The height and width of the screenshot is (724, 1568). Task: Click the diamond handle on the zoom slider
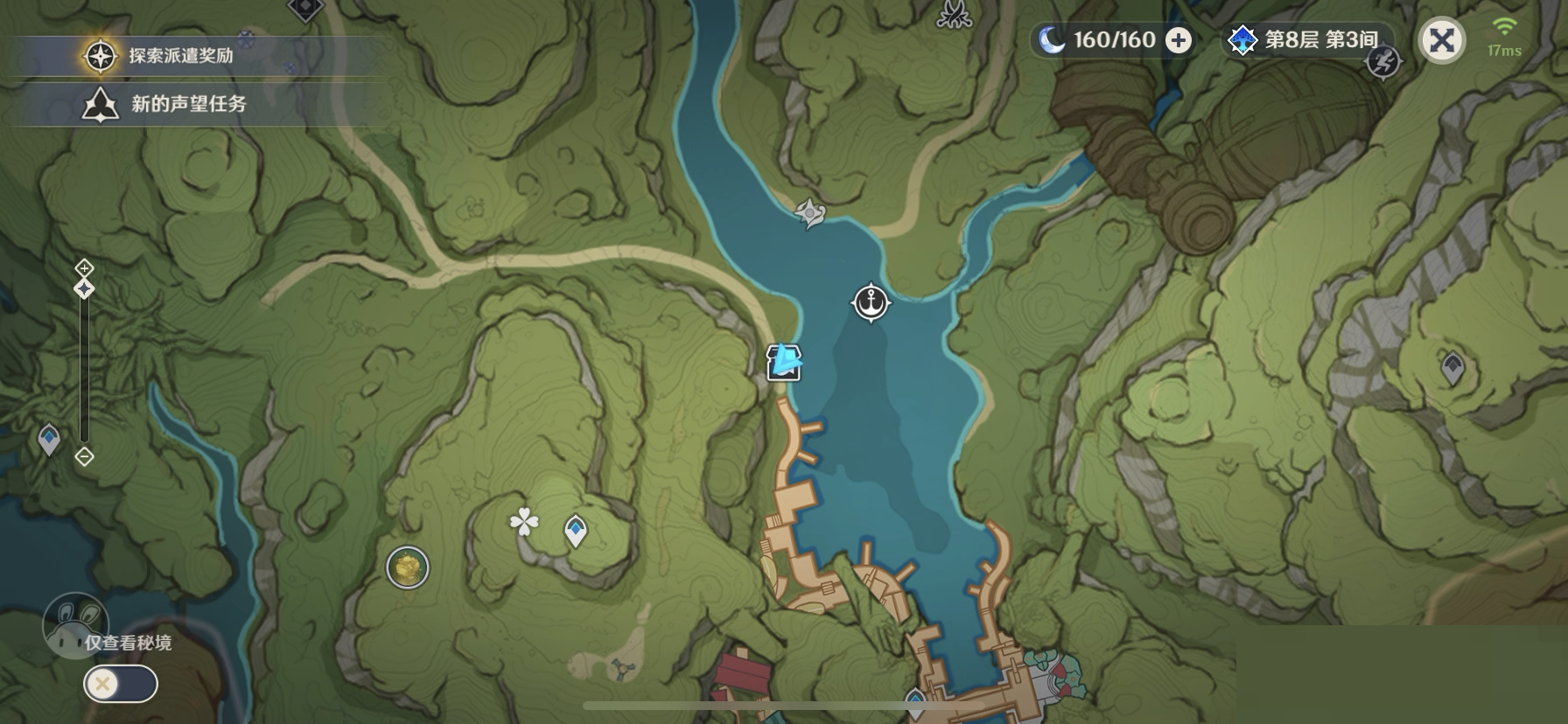click(84, 289)
